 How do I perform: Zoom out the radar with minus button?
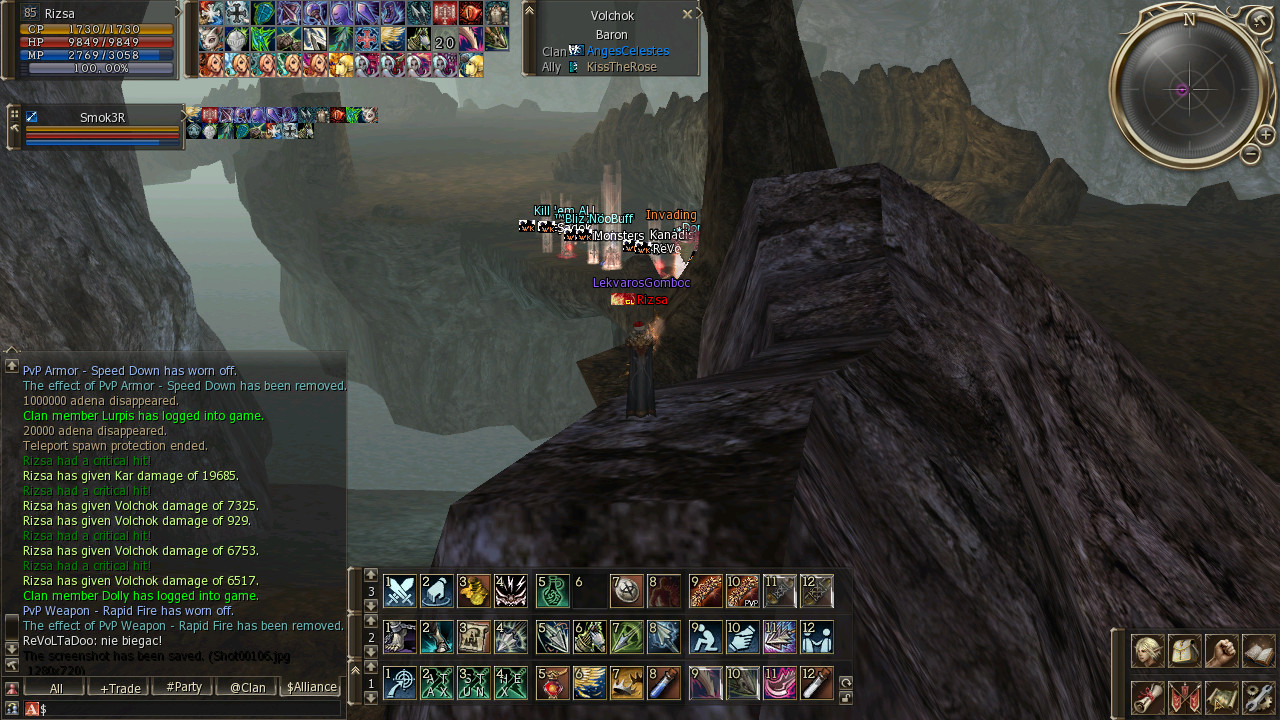pos(1250,154)
